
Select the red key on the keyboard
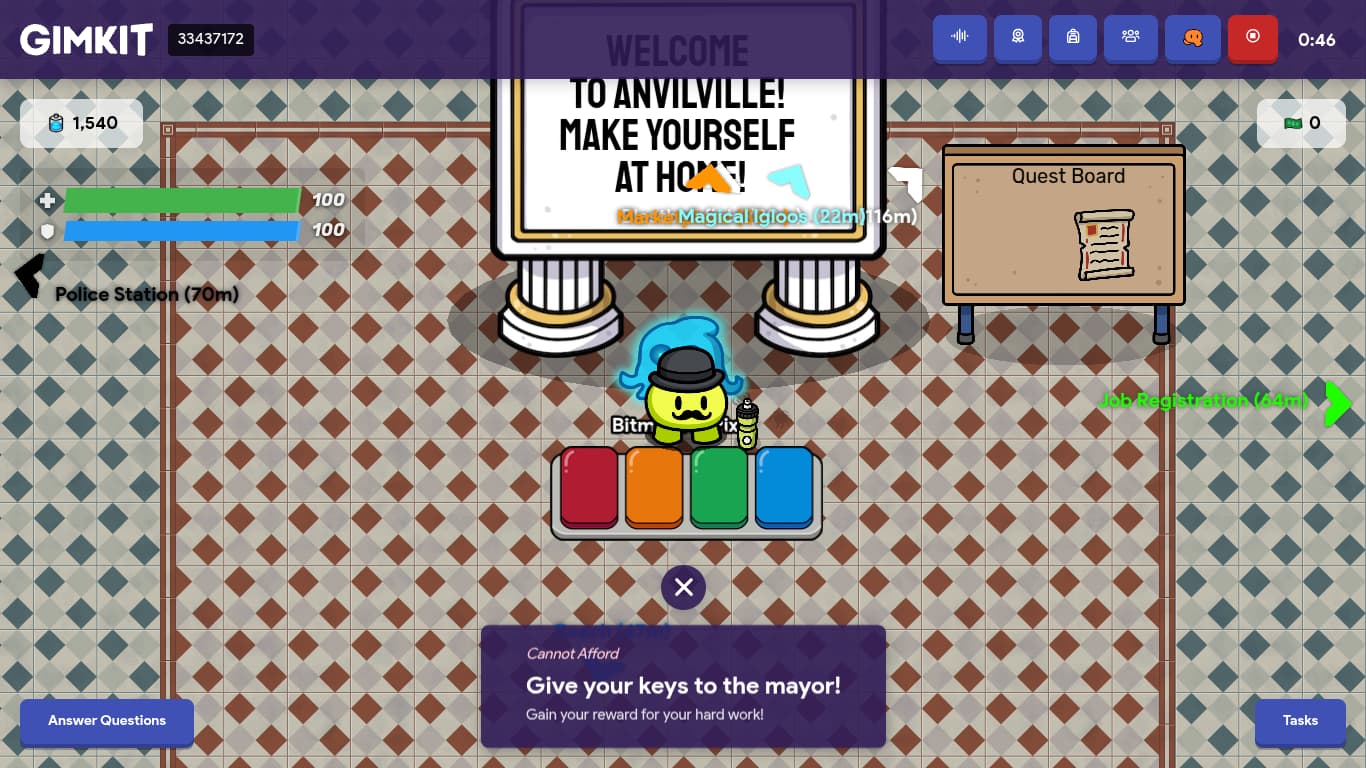coord(589,489)
